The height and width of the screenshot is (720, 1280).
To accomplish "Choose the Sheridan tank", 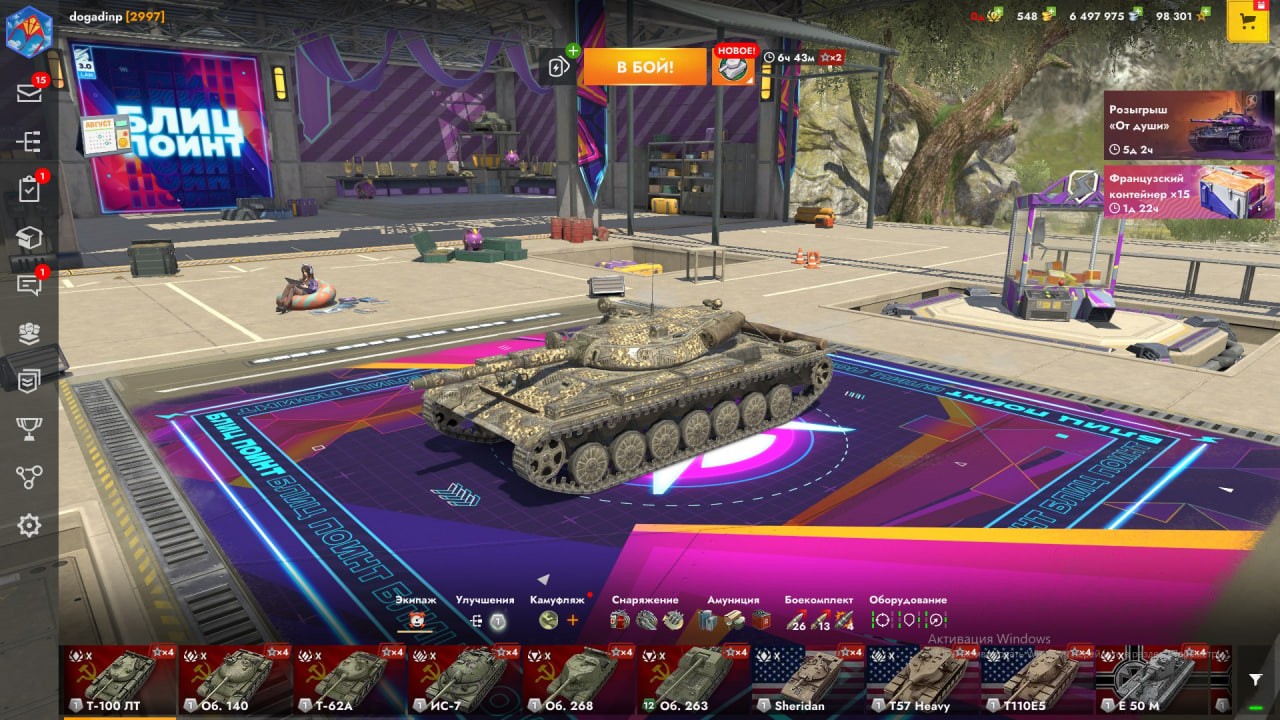I will (x=808, y=680).
